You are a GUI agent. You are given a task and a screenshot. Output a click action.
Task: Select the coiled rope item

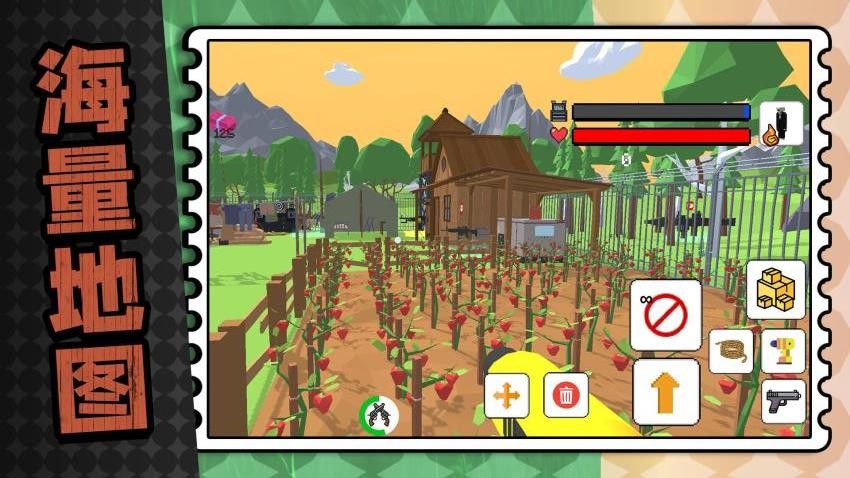pyautogui.click(x=731, y=351)
